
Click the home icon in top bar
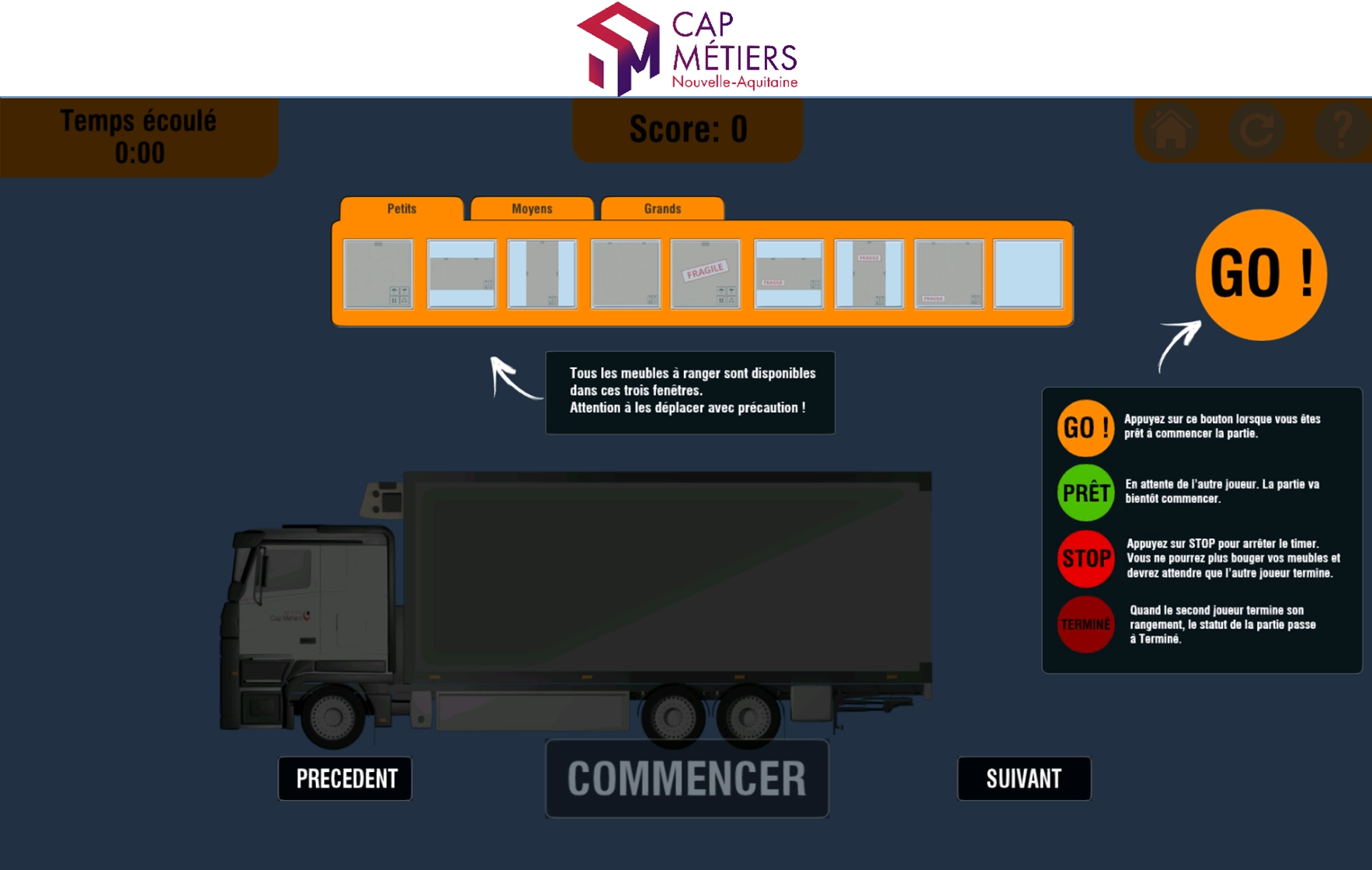1169,130
